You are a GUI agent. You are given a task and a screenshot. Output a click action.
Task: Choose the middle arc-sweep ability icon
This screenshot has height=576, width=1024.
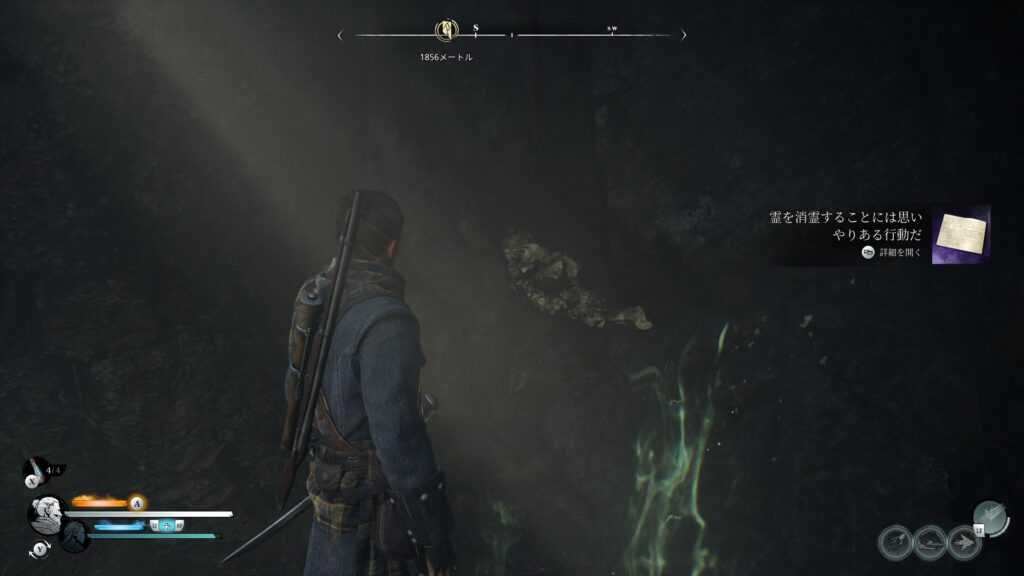coord(929,542)
